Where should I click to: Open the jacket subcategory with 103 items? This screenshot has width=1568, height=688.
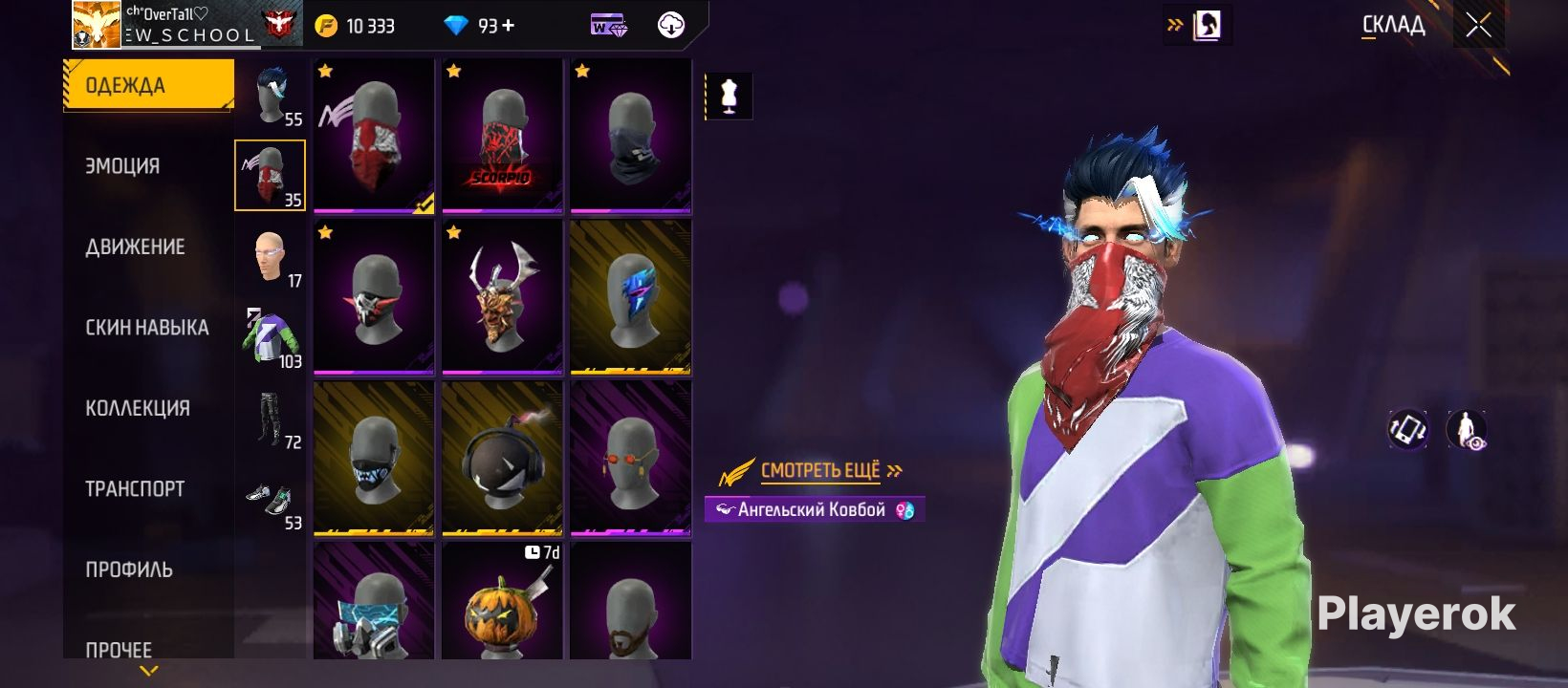(271, 337)
